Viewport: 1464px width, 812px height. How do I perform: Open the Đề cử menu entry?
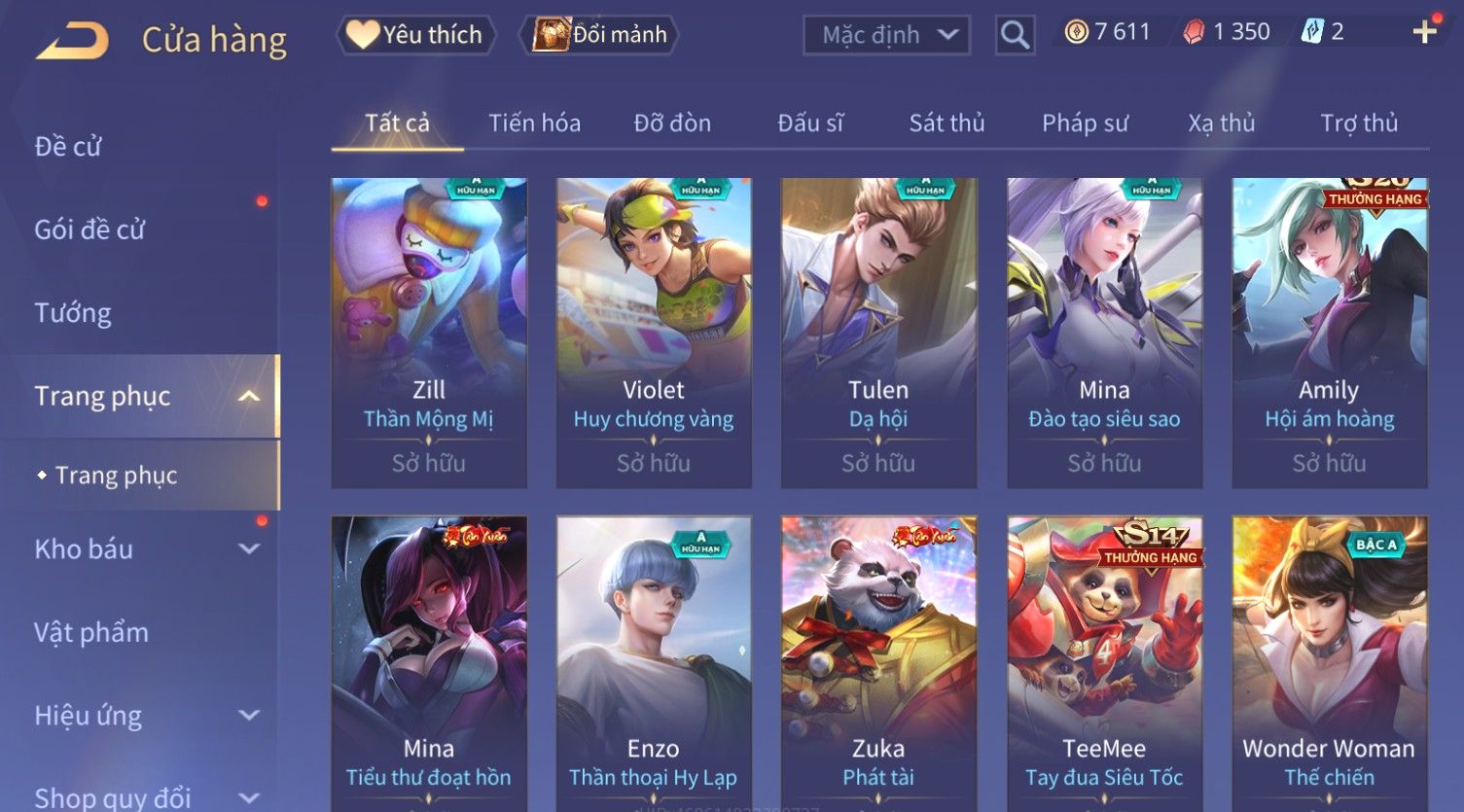click(68, 146)
